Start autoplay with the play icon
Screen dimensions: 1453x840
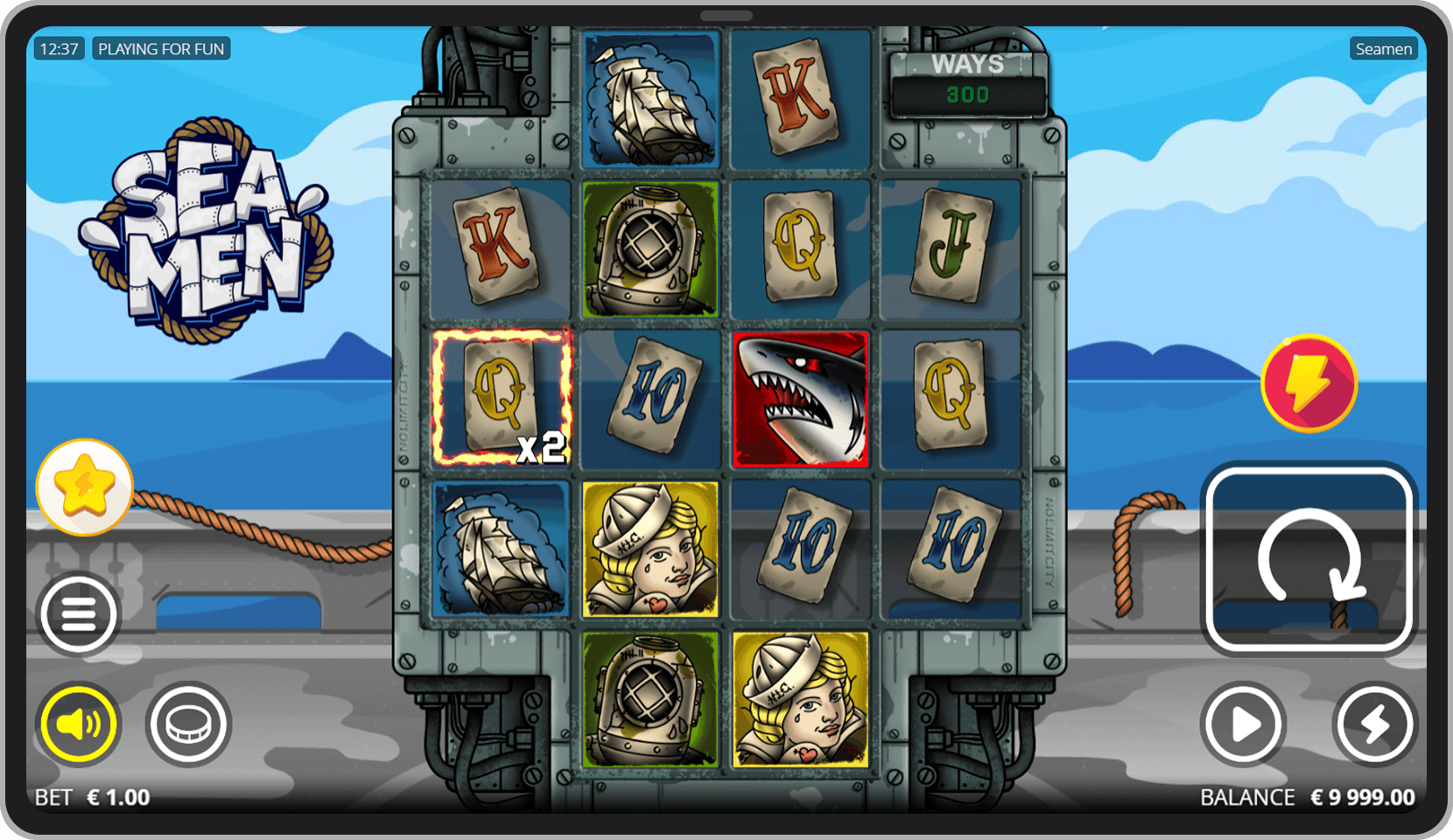pos(1243,724)
